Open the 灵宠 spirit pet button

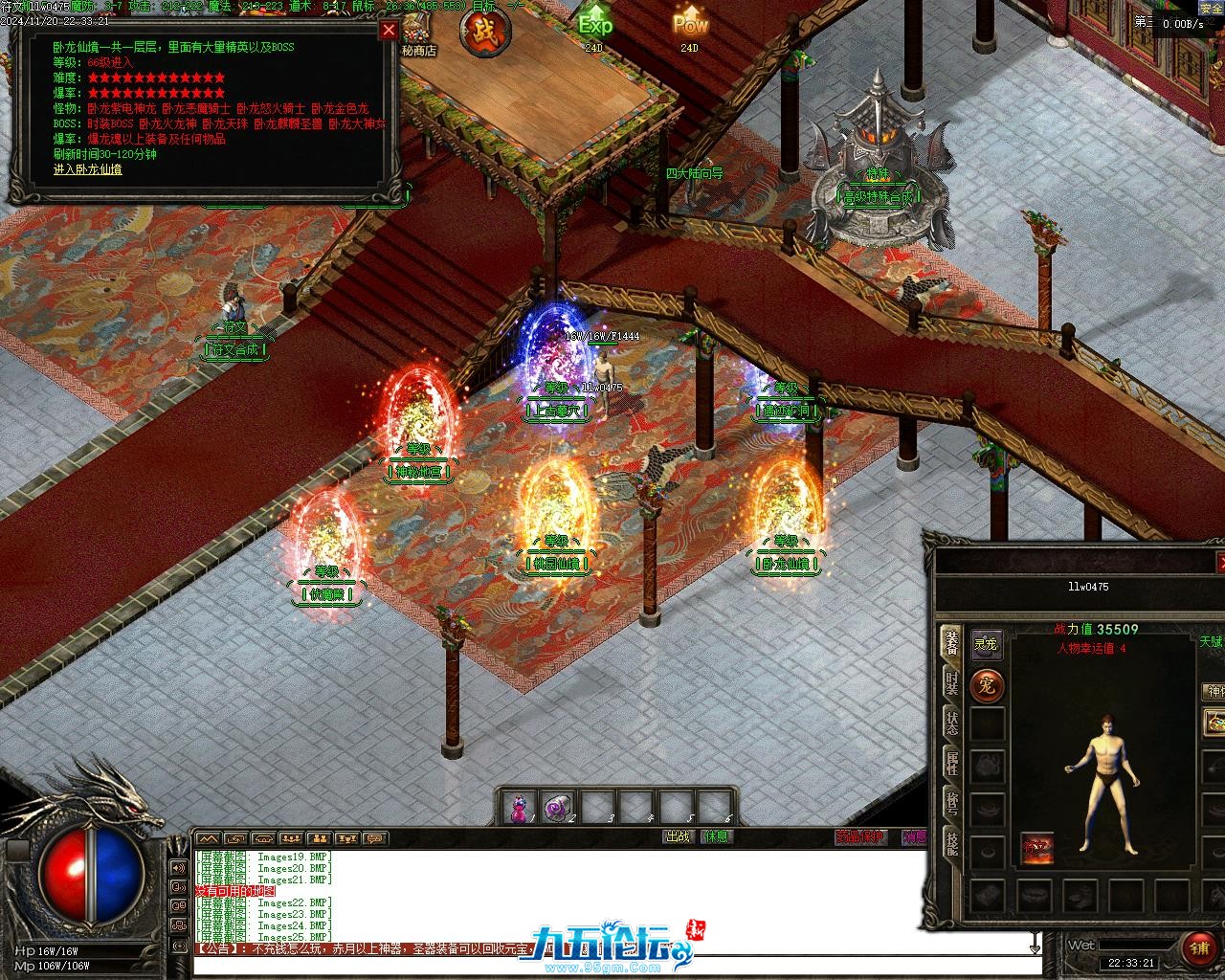pos(986,644)
